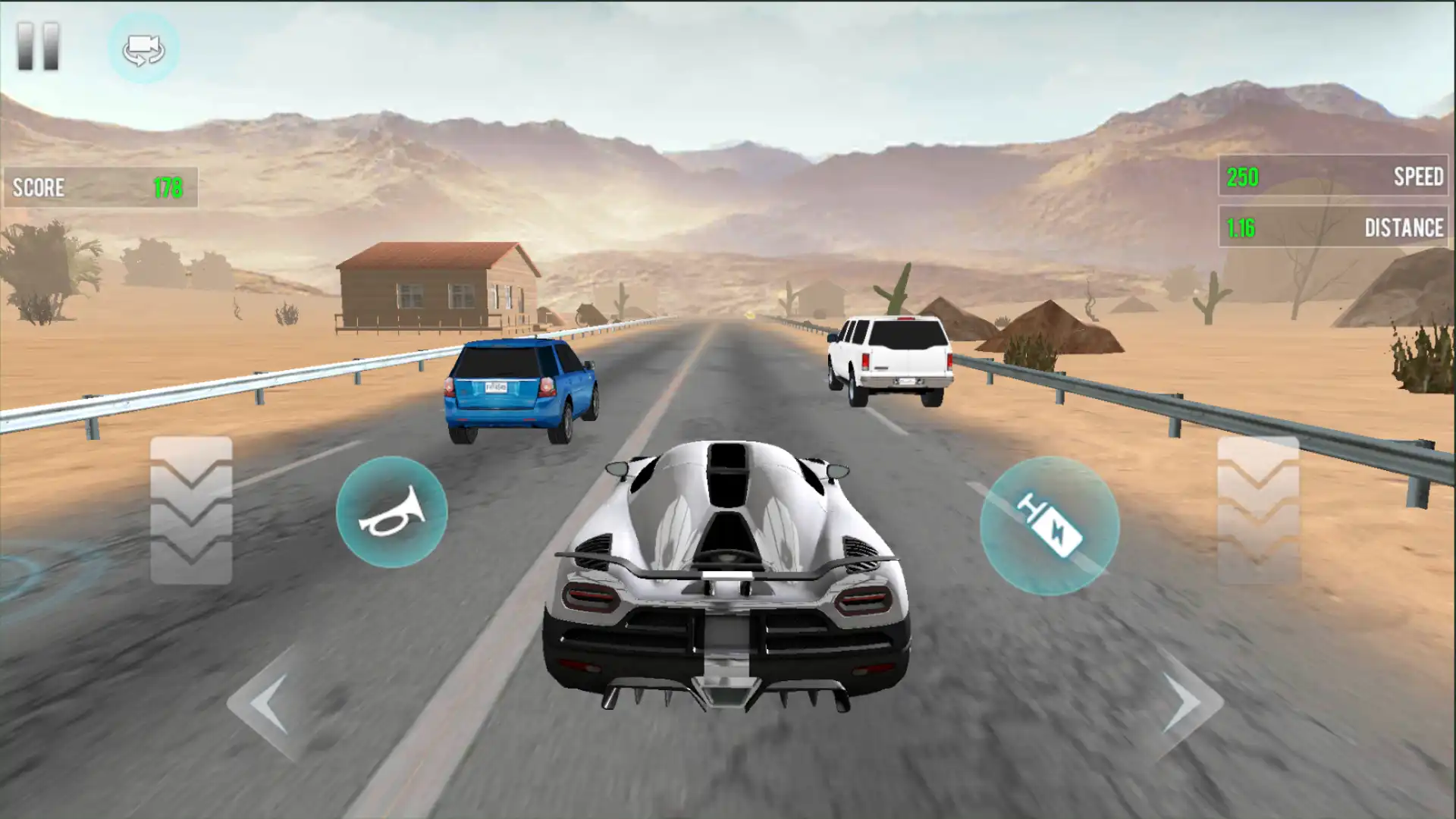Honk the horn button

pyautogui.click(x=391, y=512)
